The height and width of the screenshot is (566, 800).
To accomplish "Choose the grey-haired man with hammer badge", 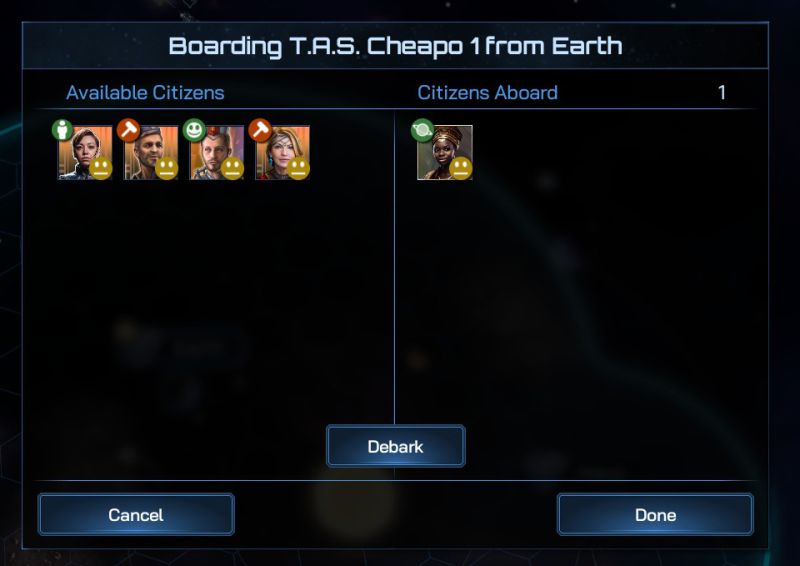I will (x=150, y=152).
